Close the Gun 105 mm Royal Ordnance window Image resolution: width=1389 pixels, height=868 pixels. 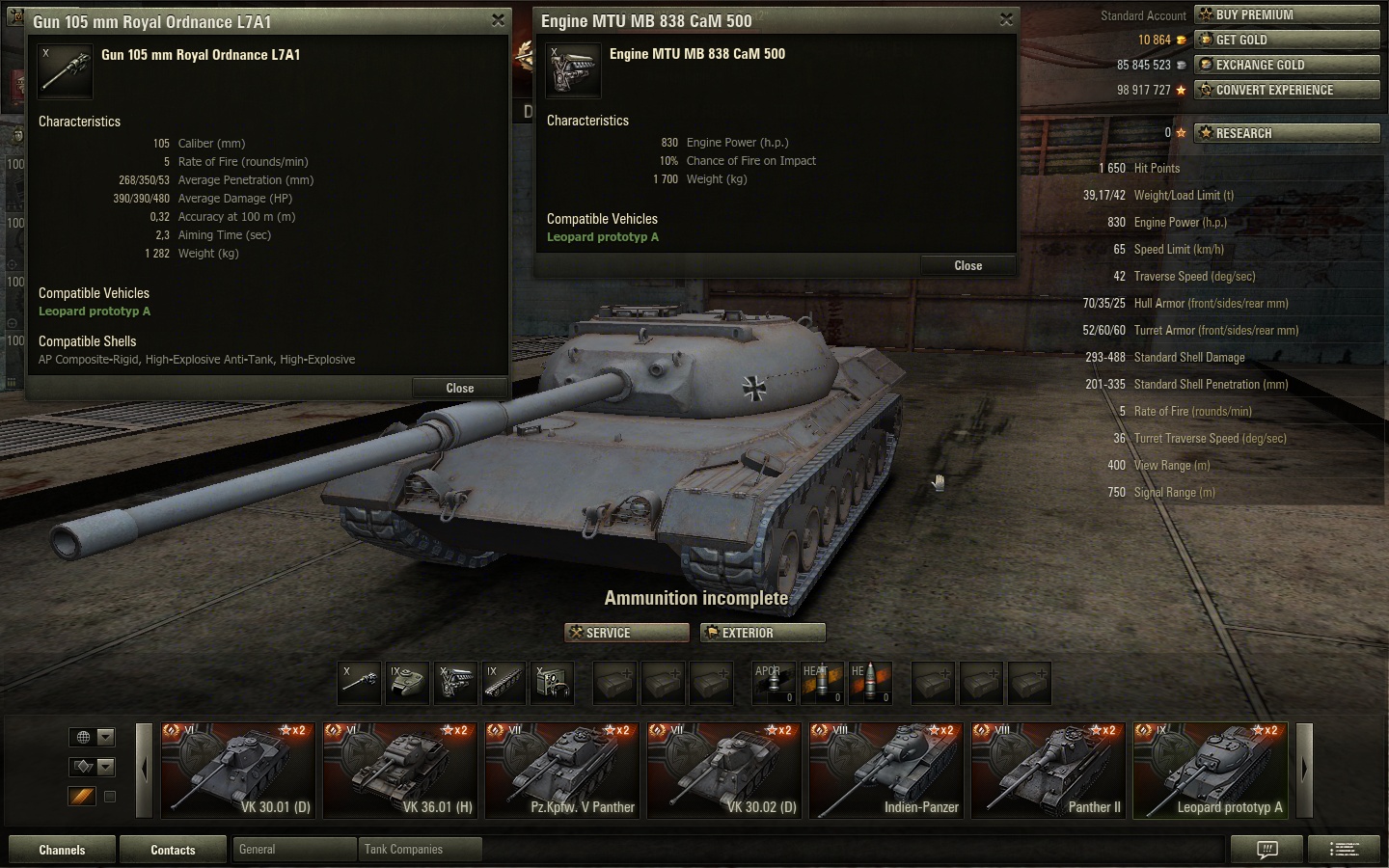pyautogui.click(x=498, y=20)
